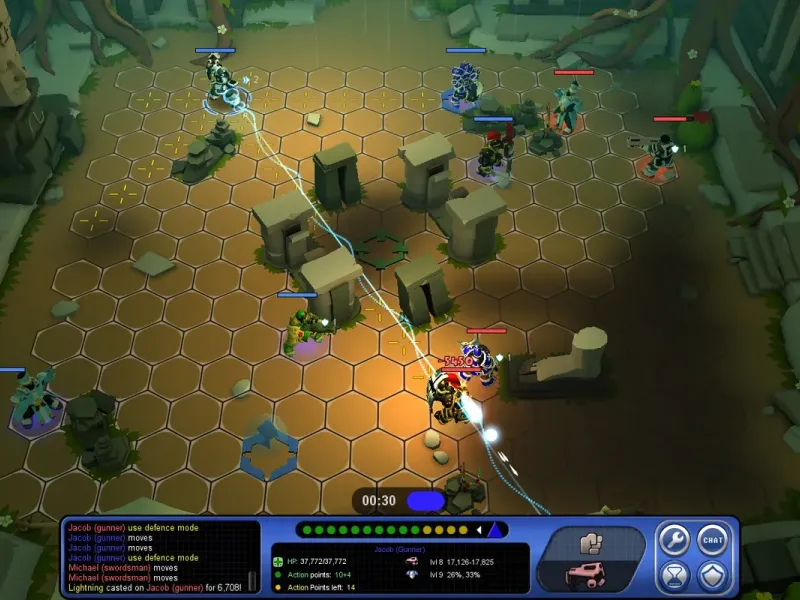
Task: Activate defence mode shield button
Action: coord(712,576)
